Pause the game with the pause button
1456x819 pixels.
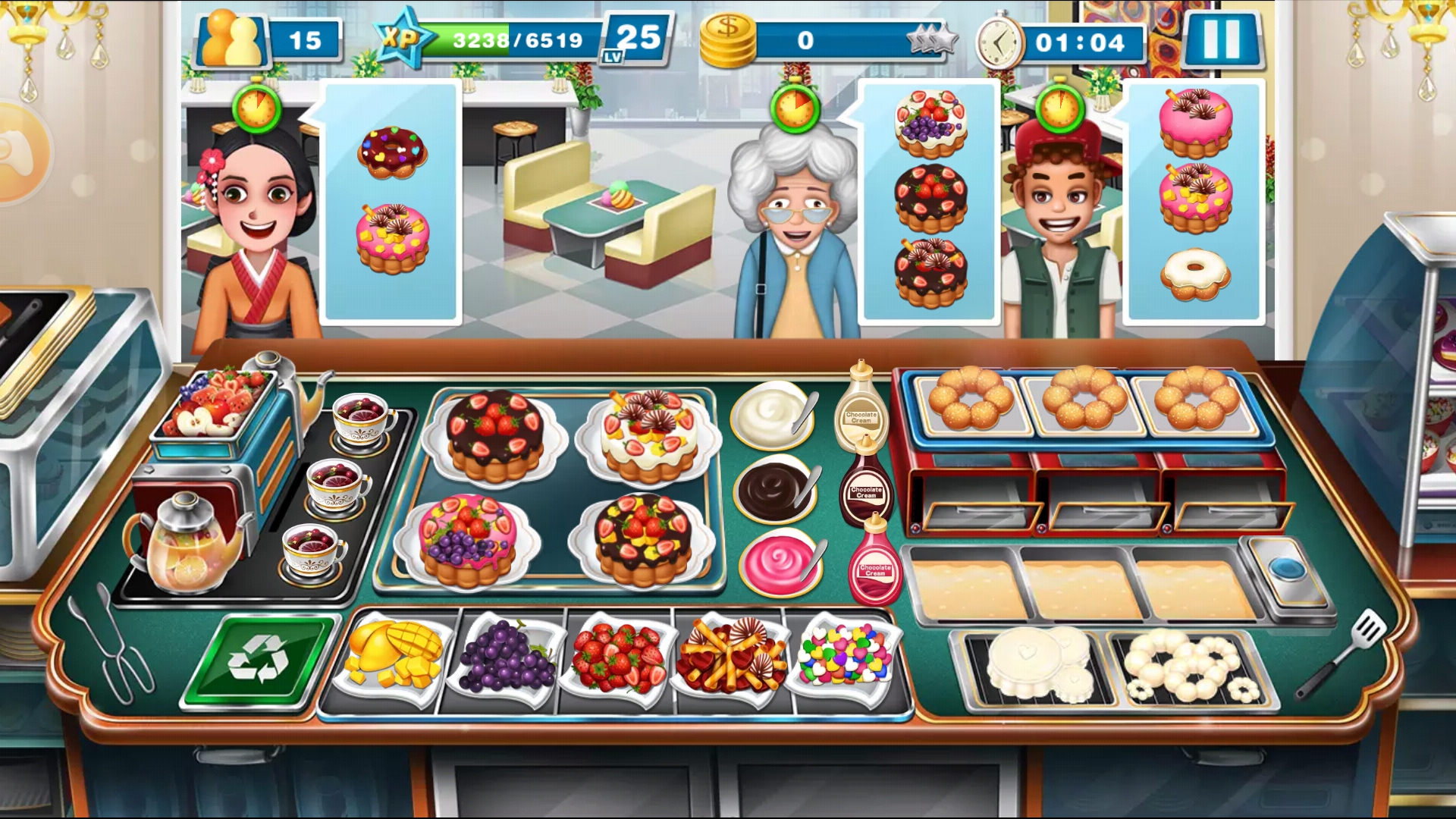pyautogui.click(x=1222, y=39)
